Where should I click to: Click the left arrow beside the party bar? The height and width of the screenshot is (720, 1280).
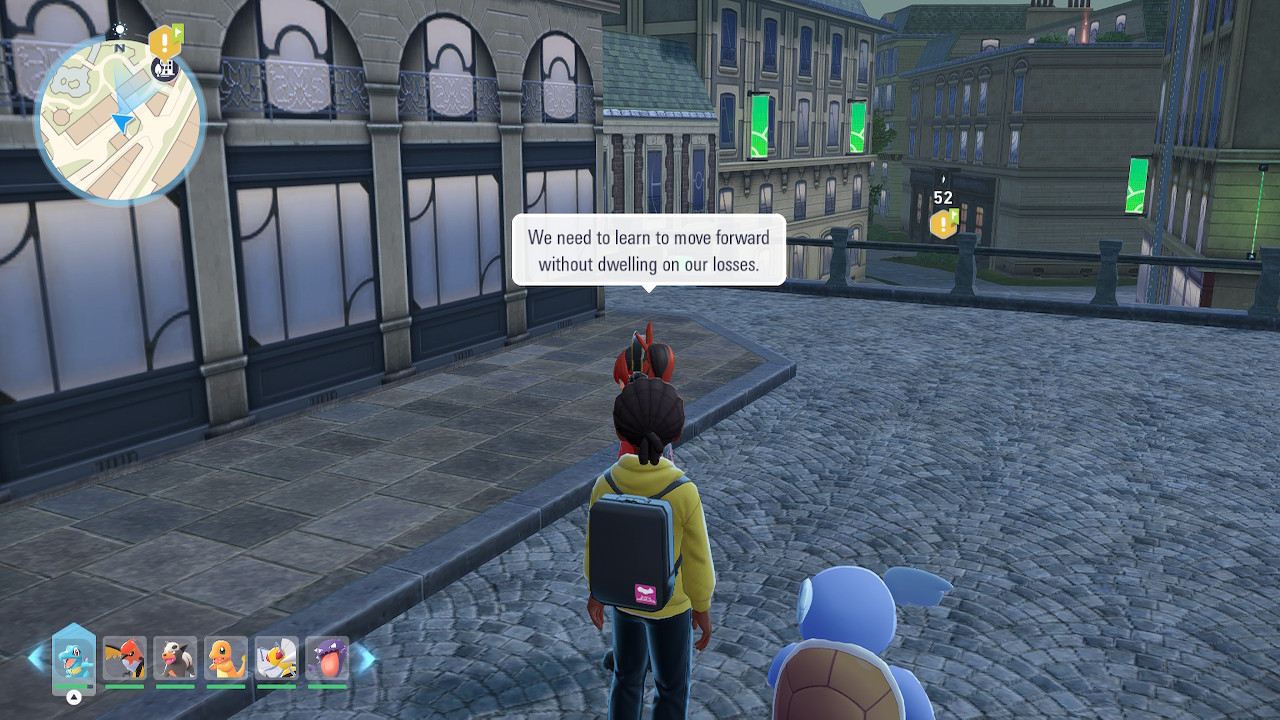coord(37,658)
